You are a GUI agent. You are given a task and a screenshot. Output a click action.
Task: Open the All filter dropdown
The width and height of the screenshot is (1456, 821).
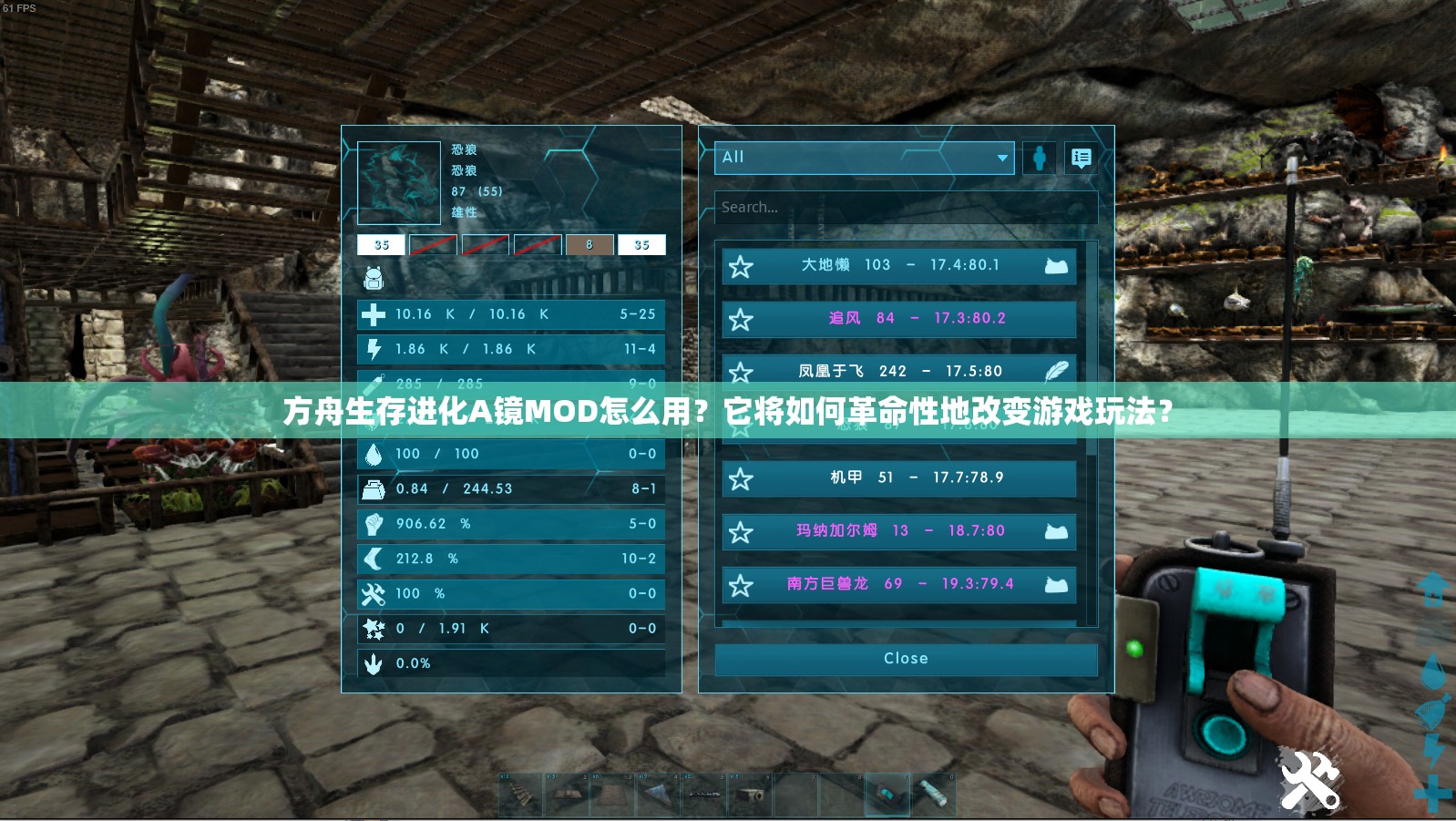pyautogui.click(x=864, y=158)
